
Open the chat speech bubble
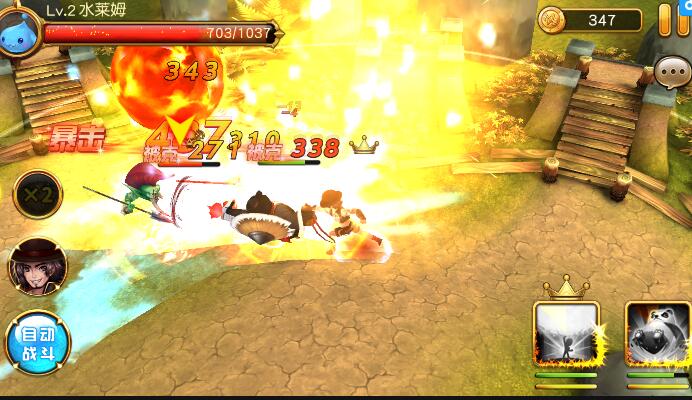pyautogui.click(x=670, y=71)
